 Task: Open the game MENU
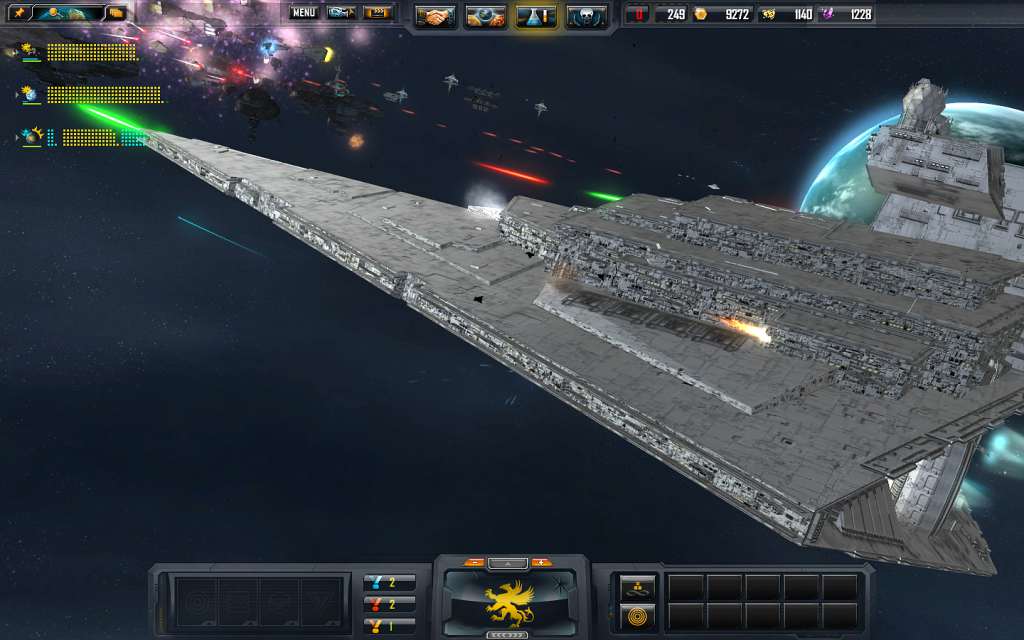[304, 13]
